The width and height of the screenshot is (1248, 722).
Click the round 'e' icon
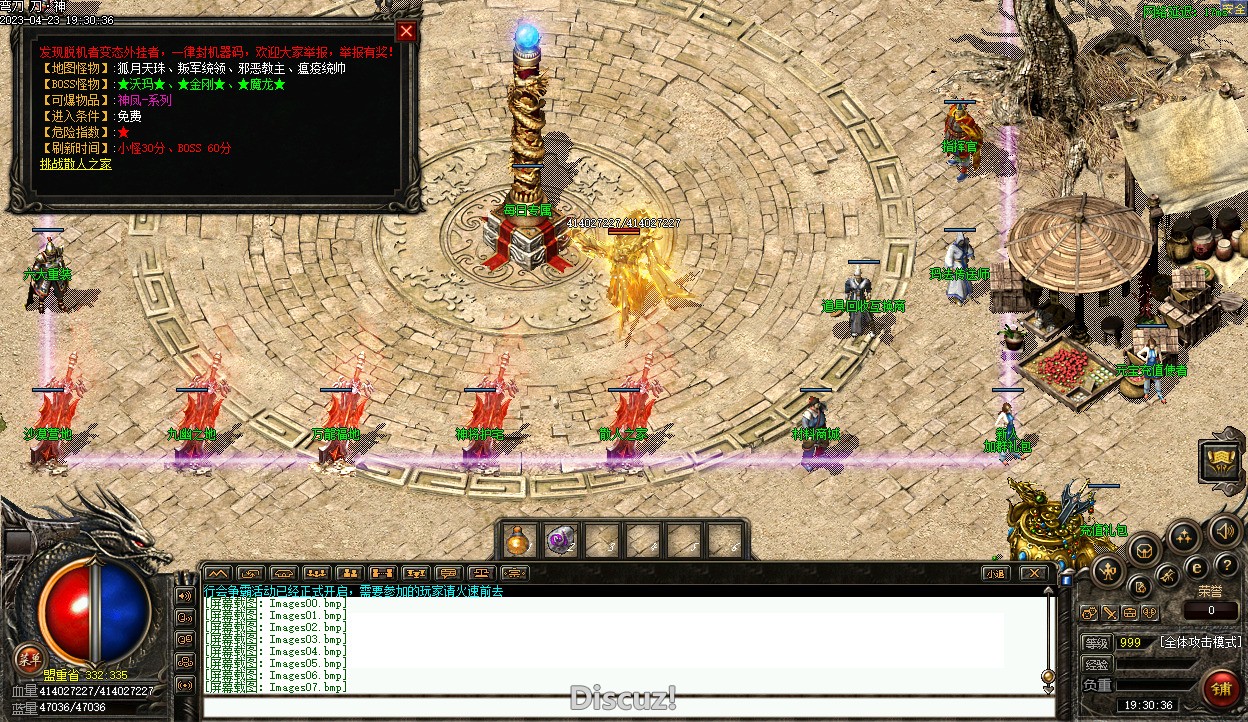(1195, 569)
